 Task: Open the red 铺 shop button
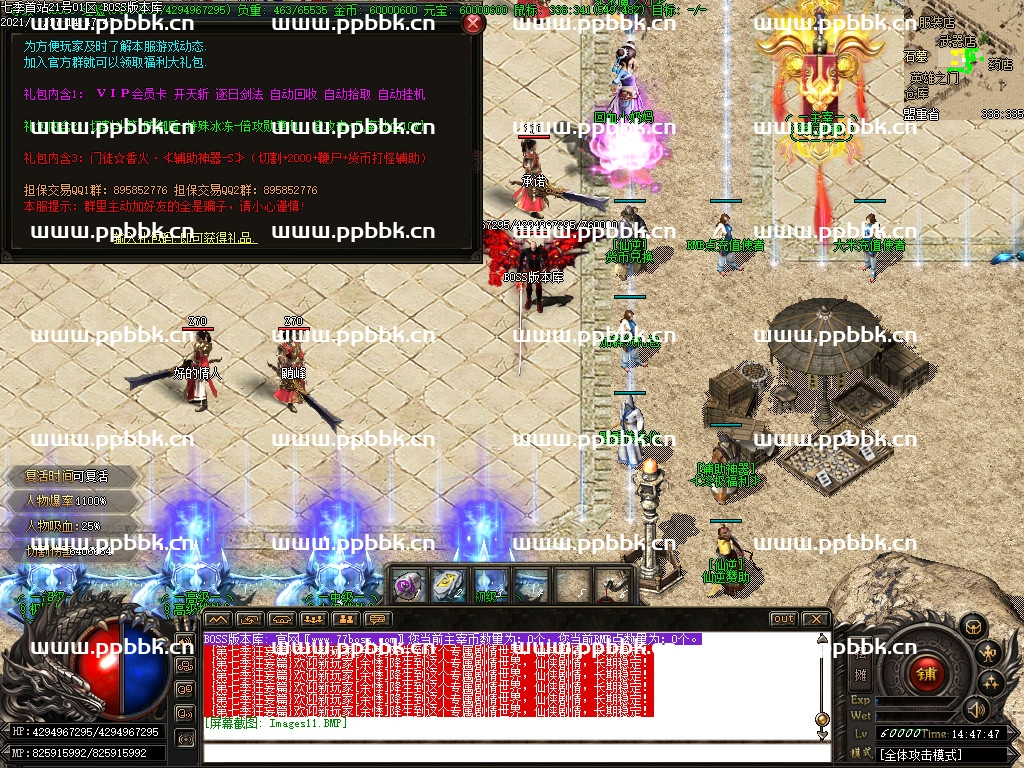[x=925, y=674]
